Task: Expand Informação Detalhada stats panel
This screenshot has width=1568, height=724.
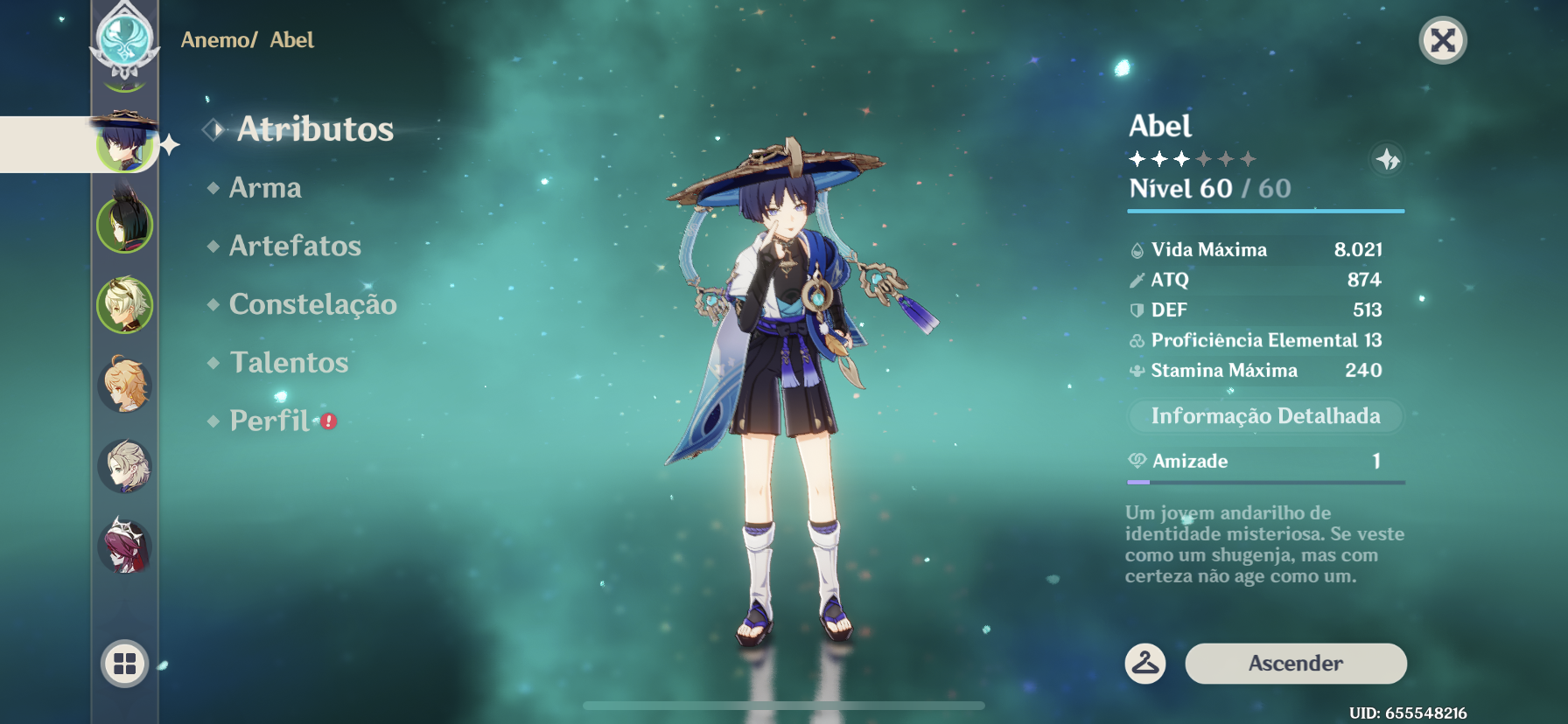Action: coord(1263,416)
